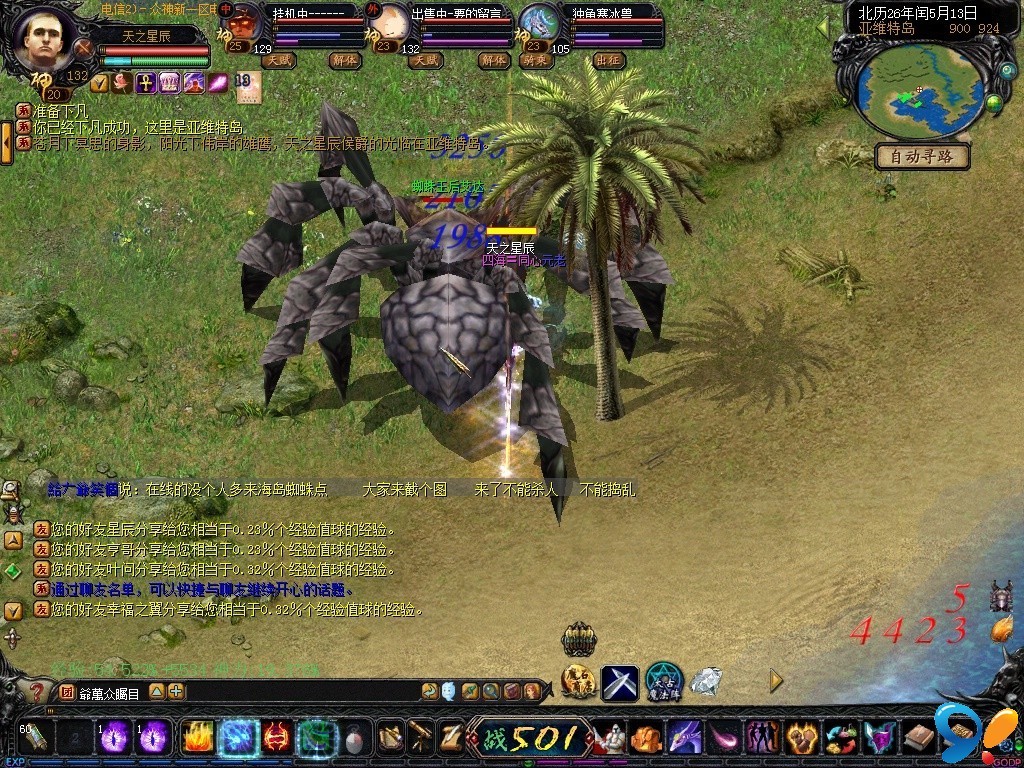
Task: Click the purple dragon pet icon
Action: tap(684, 738)
